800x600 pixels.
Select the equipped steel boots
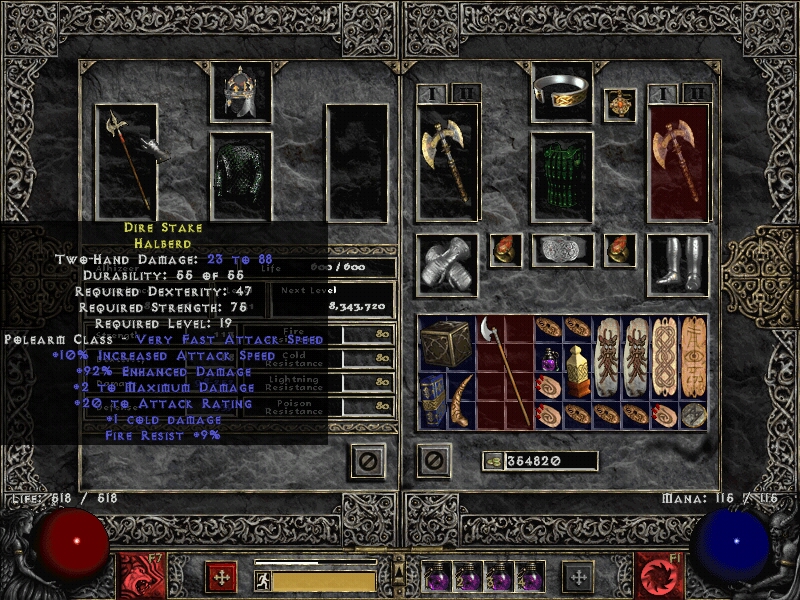click(677, 265)
